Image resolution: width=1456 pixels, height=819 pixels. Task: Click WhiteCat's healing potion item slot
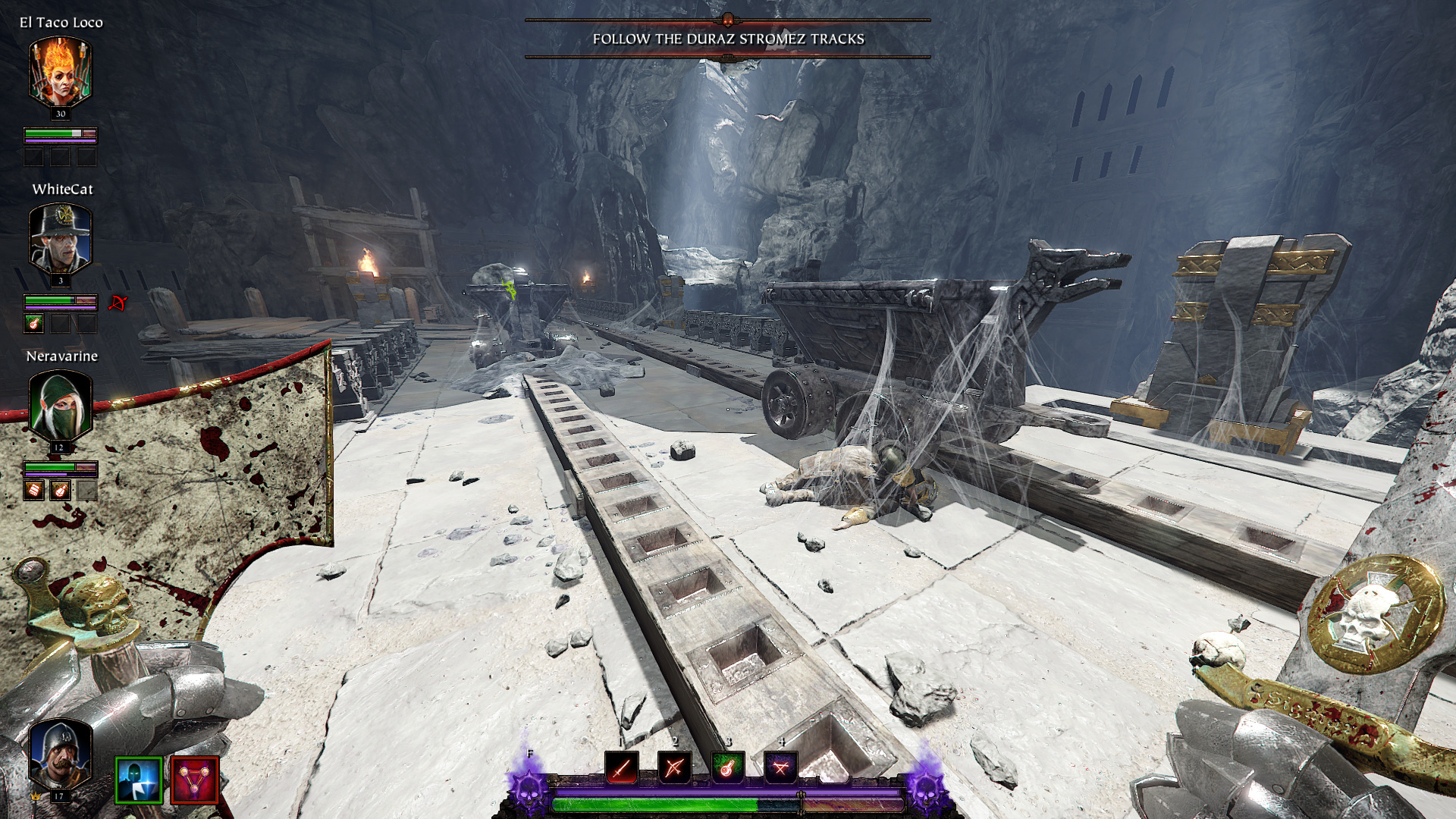pos(33,324)
